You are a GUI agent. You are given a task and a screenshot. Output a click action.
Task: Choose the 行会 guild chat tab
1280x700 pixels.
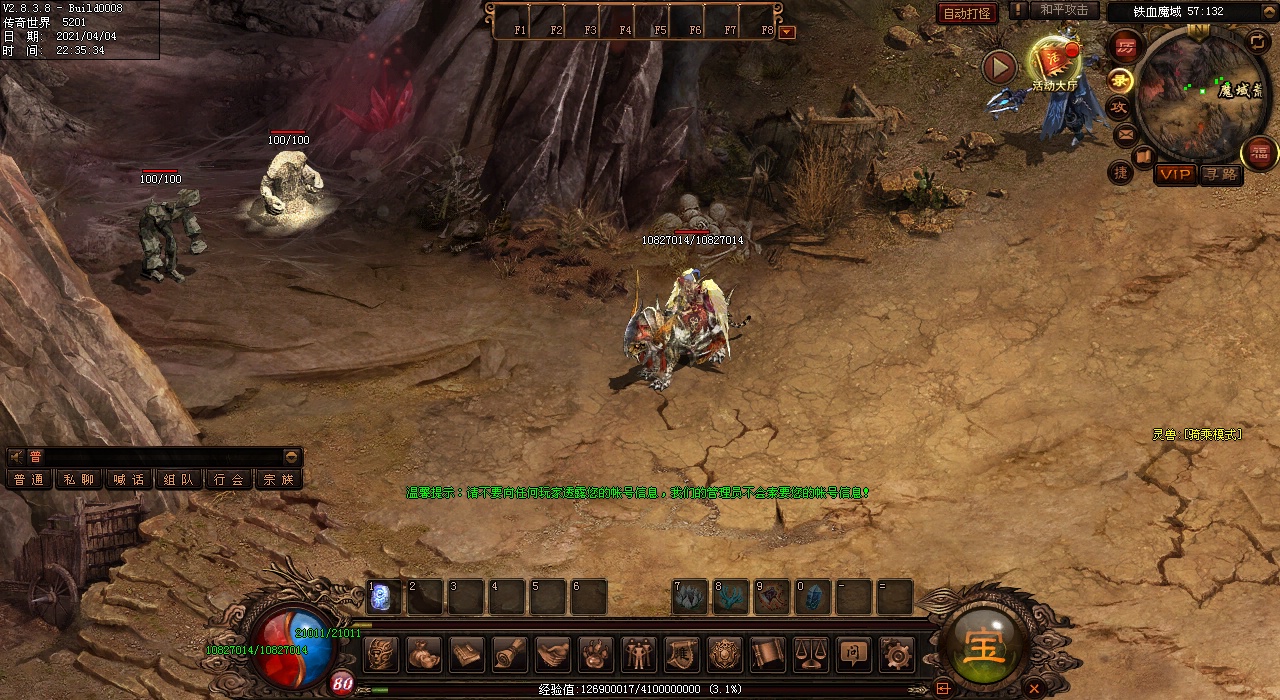click(x=229, y=479)
